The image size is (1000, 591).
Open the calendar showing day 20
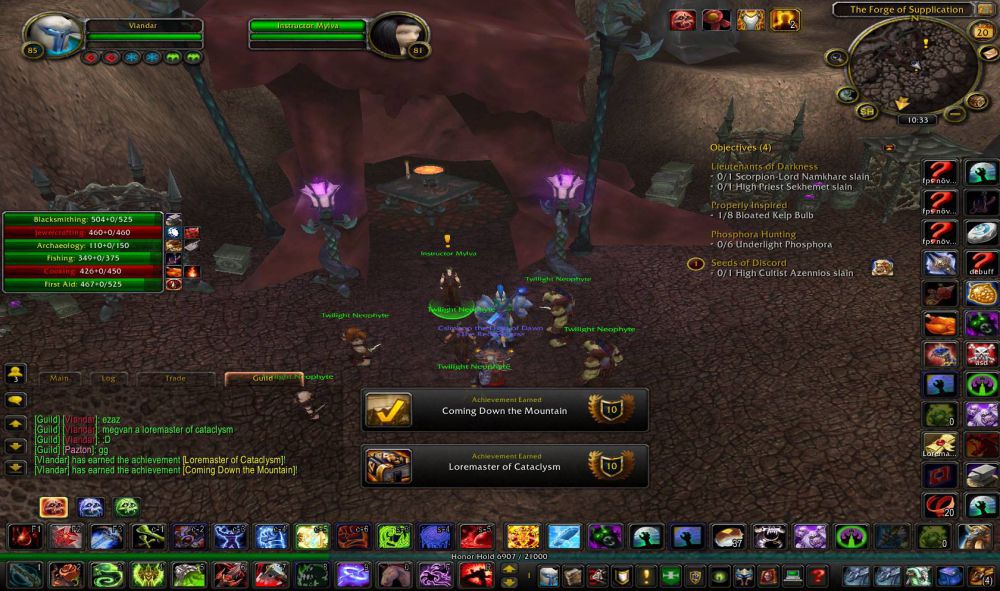[980, 31]
